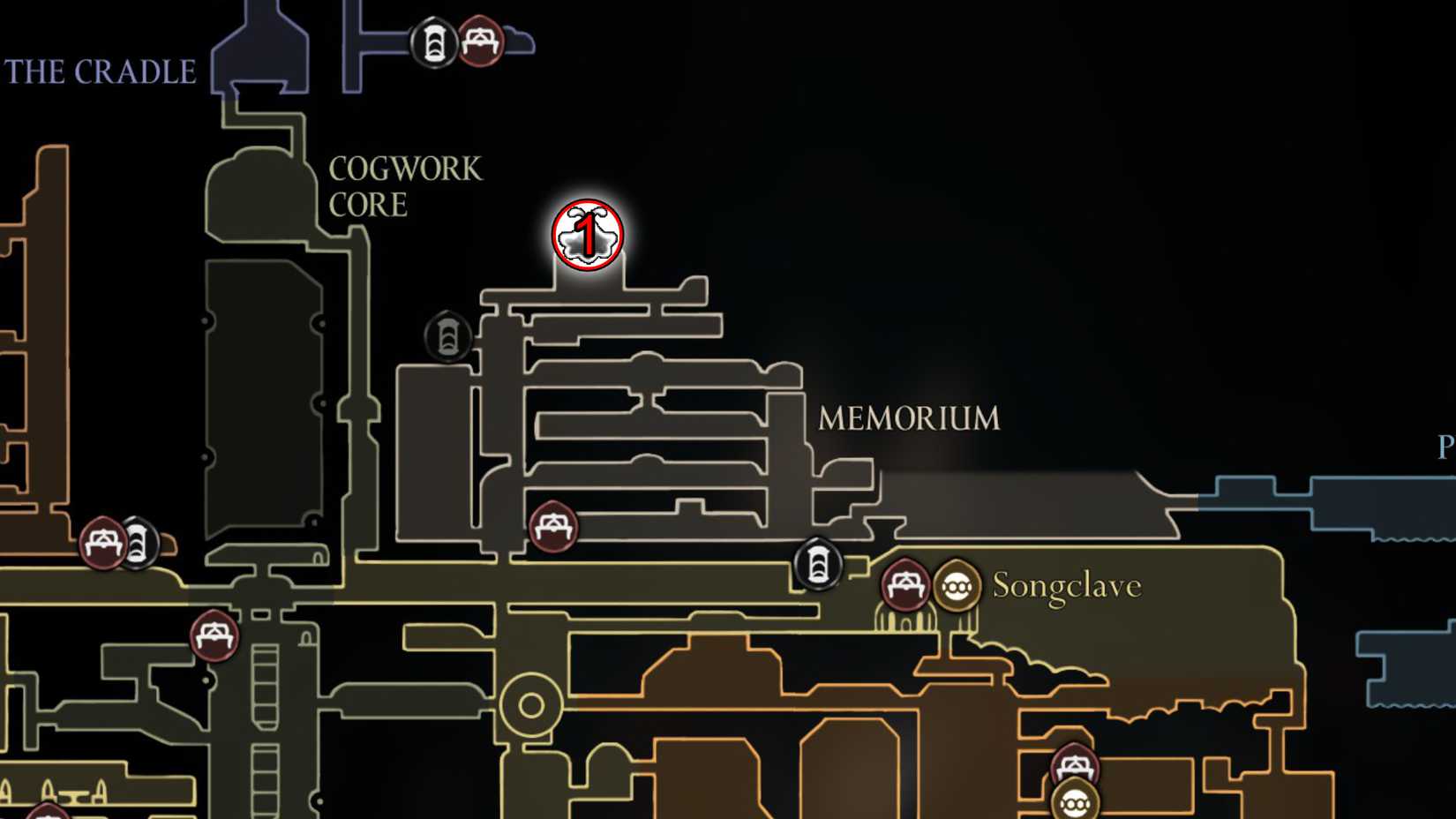This screenshot has width=1456, height=819.
Task: Select the Cogwork Core map label
Action: point(408,185)
